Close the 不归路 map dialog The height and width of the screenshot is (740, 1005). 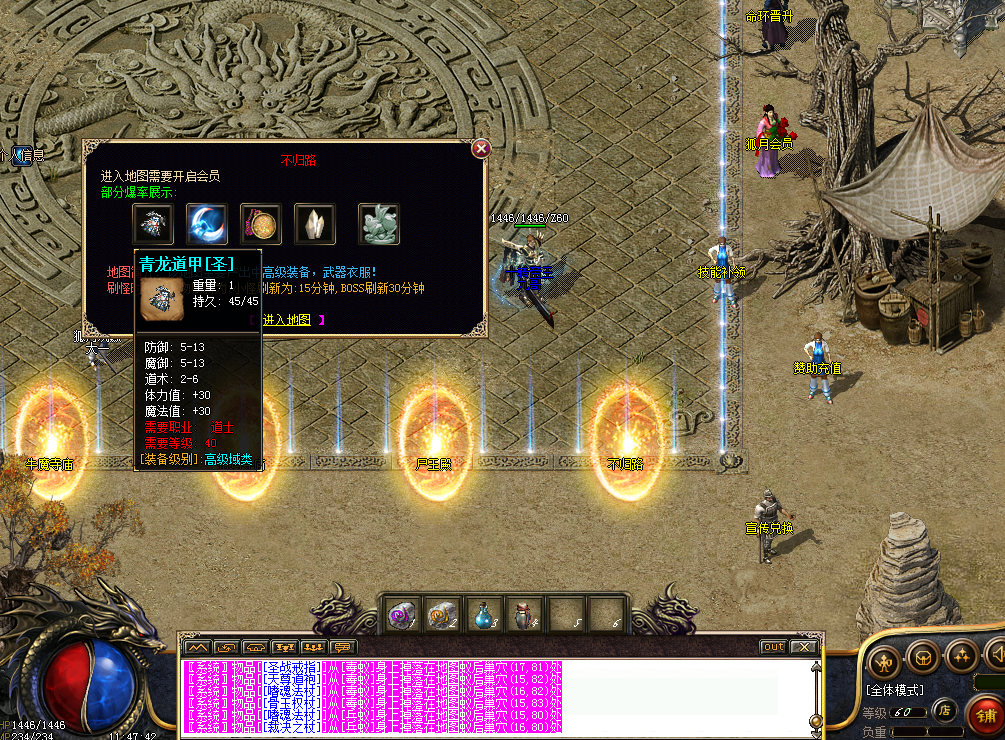(x=481, y=149)
